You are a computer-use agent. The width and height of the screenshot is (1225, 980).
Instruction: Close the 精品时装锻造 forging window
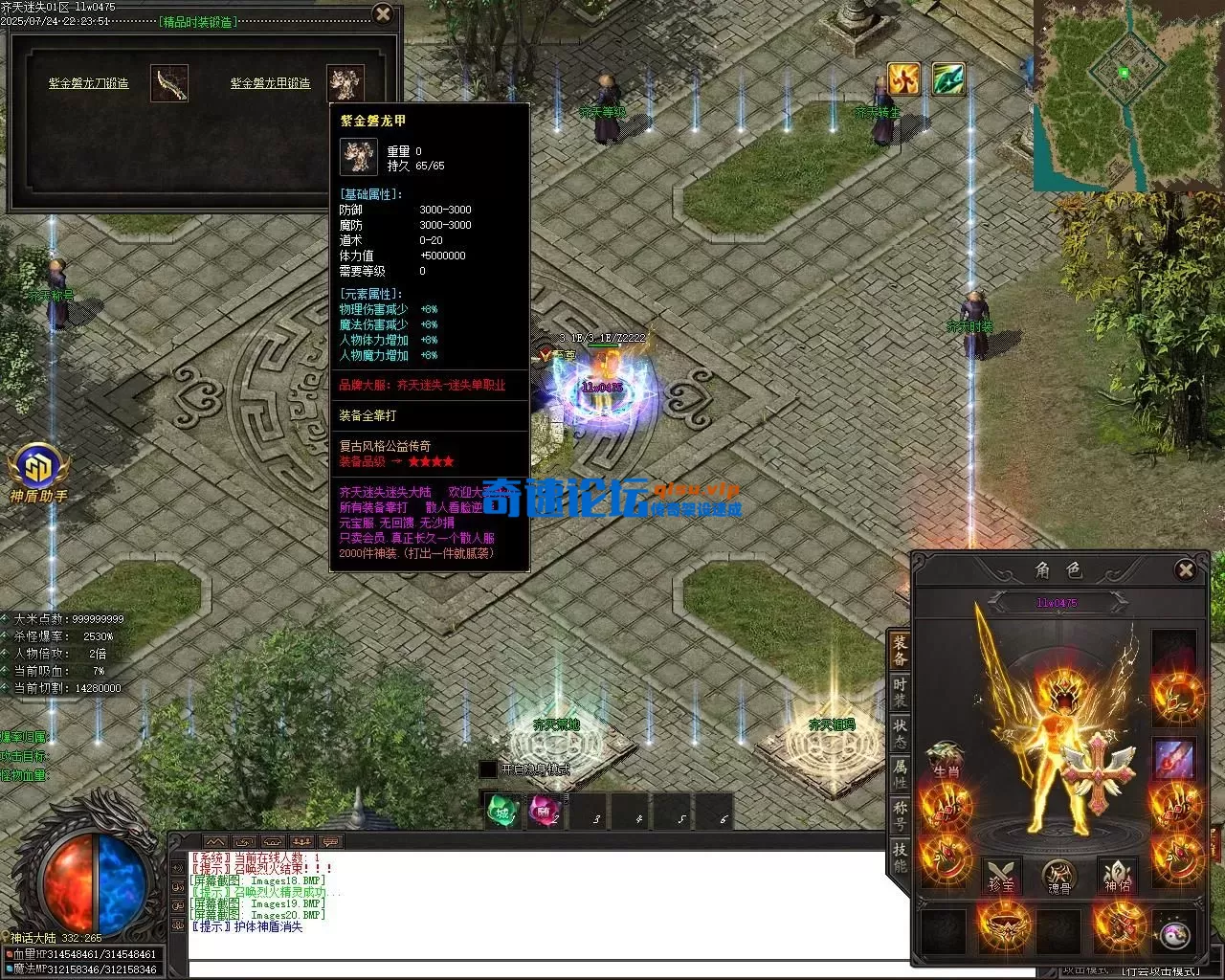383,13
